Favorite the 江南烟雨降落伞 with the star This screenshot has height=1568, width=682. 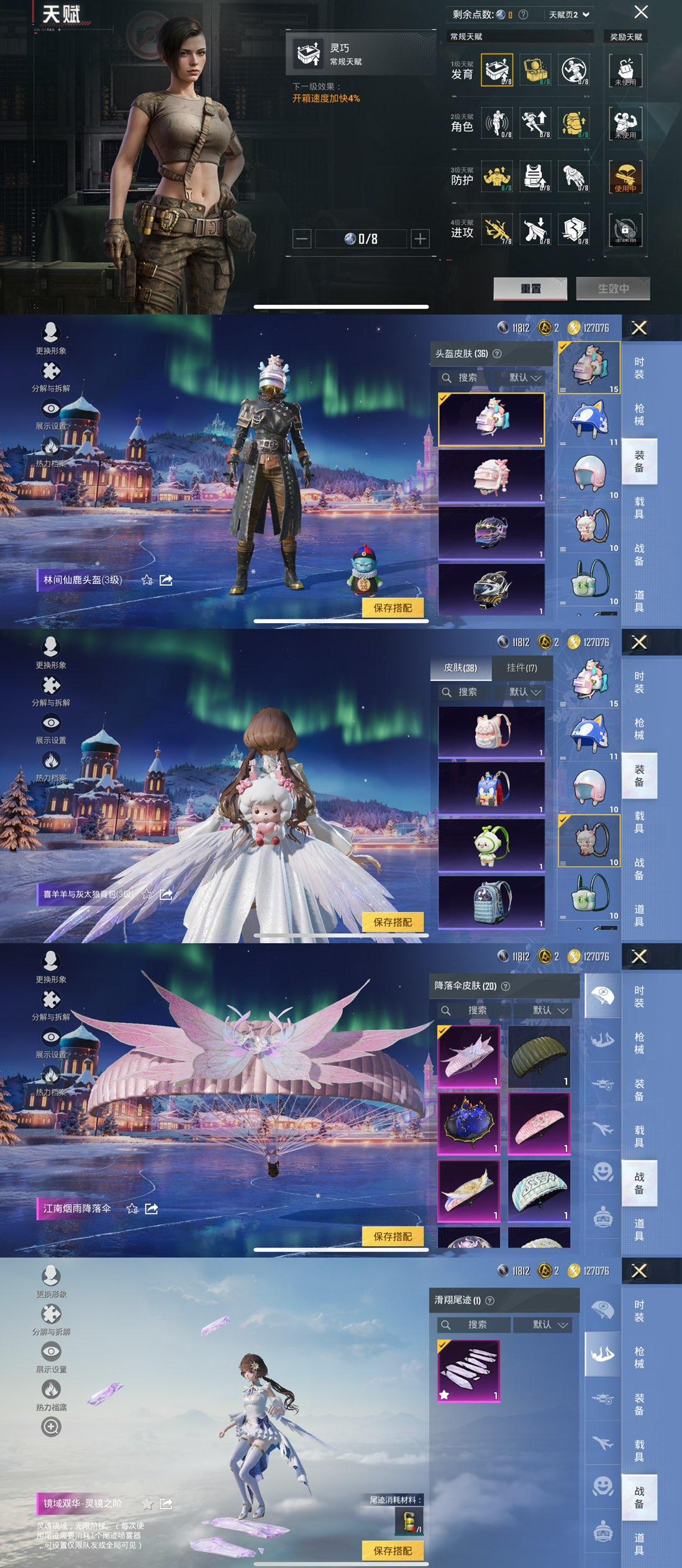(x=132, y=1209)
